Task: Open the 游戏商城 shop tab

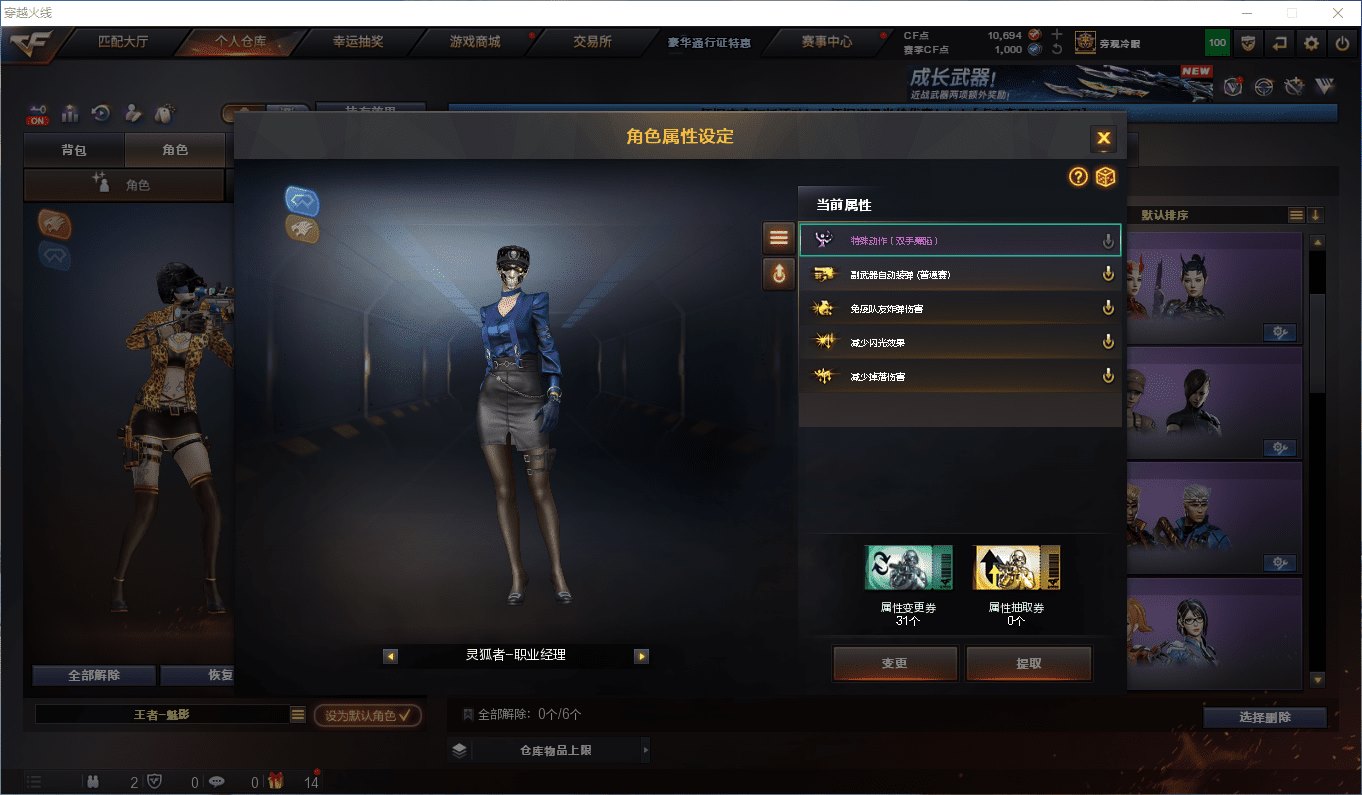Action: (475, 42)
